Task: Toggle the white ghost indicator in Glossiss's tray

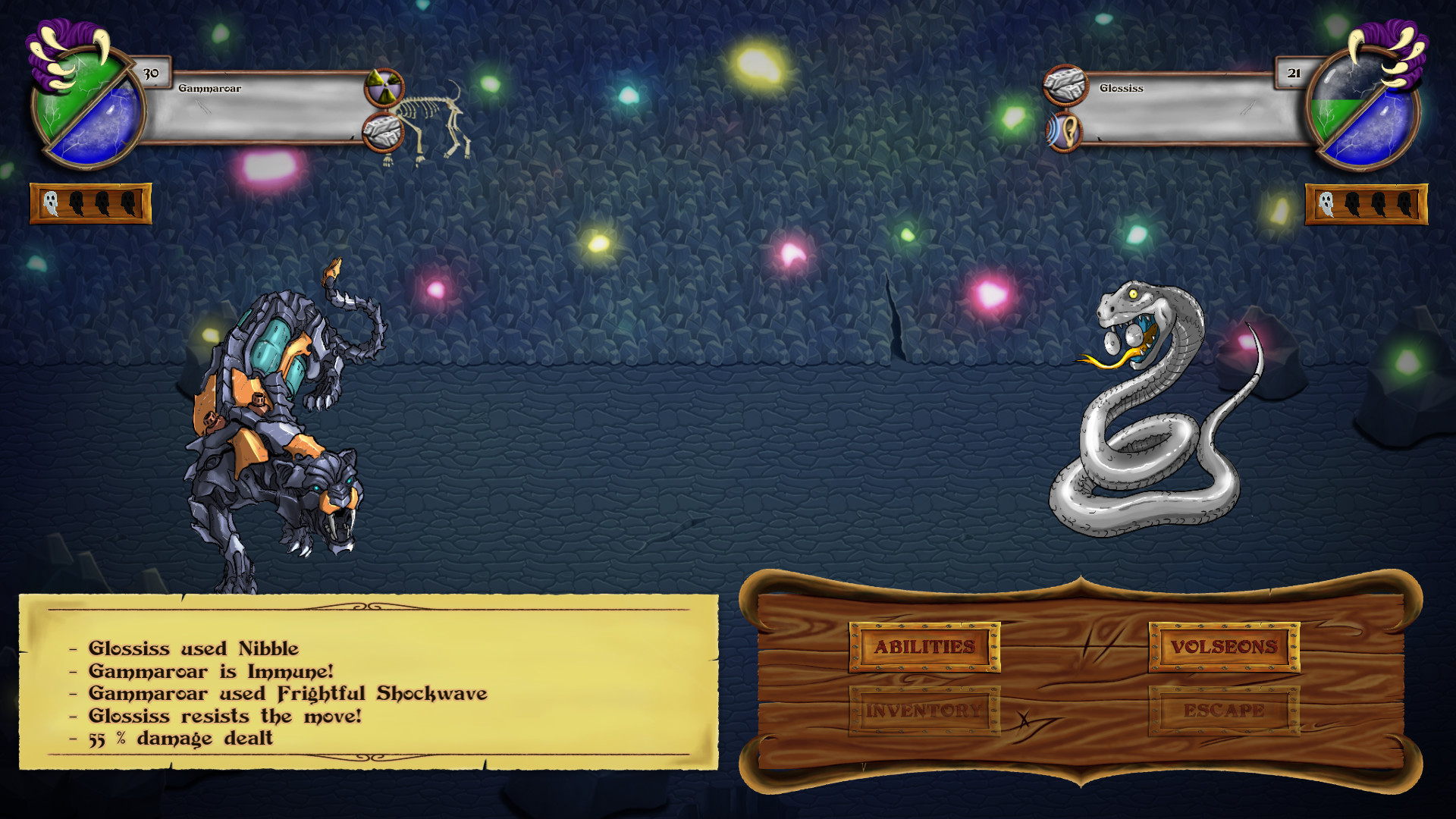Action: [x=1326, y=203]
